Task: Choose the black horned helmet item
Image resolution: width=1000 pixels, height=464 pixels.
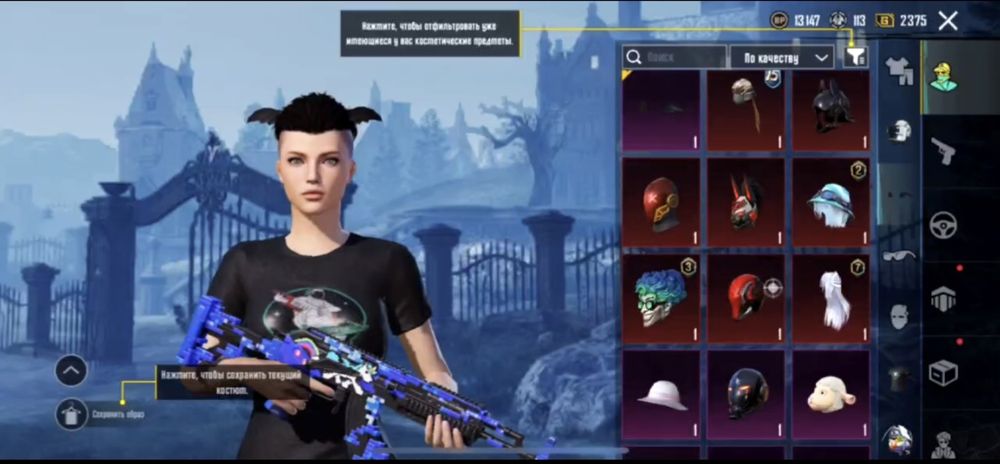Action: (x=831, y=110)
